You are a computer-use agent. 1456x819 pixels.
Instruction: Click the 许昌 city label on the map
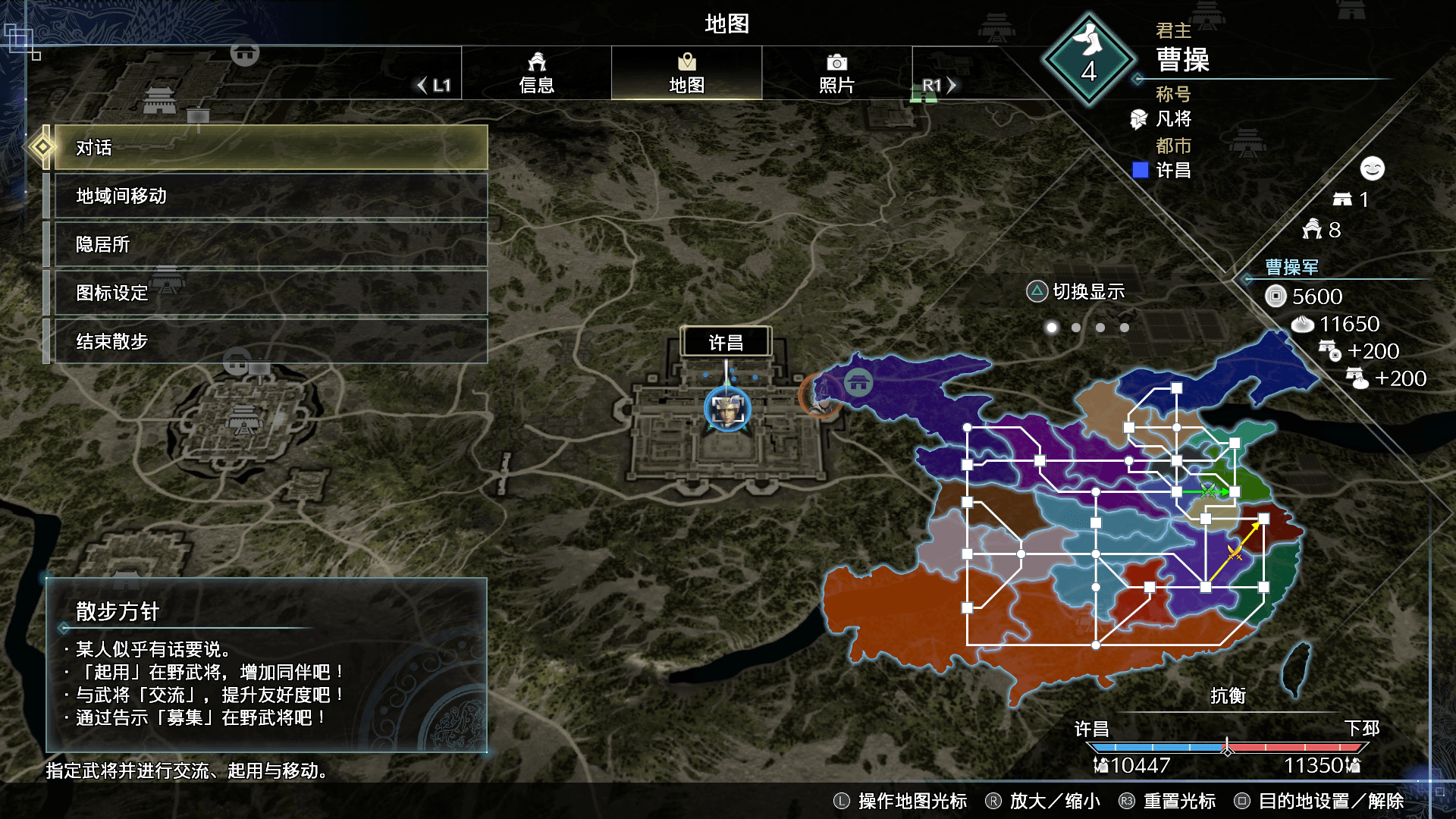tap(726, 342)
